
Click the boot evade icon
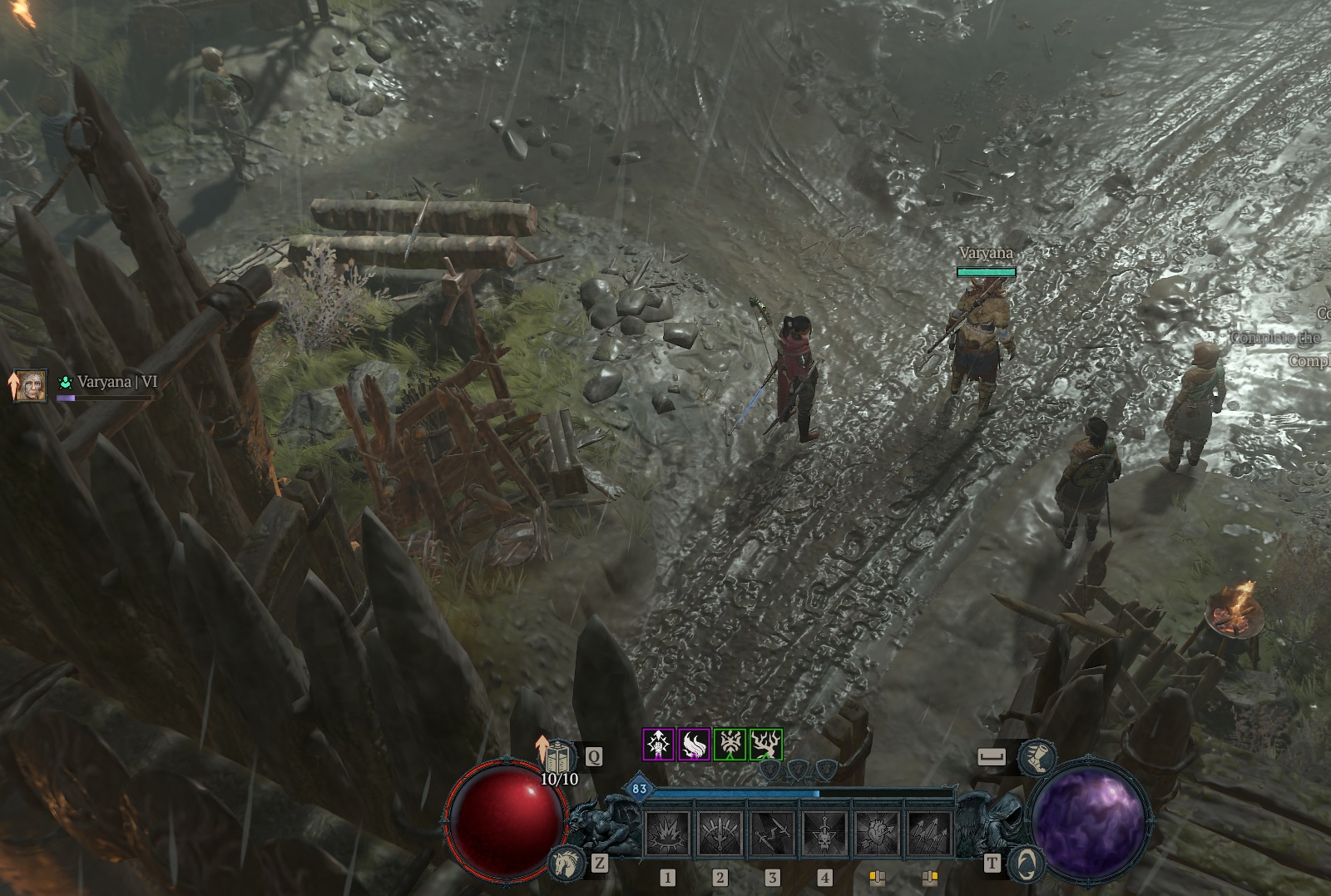(1037, 757)
